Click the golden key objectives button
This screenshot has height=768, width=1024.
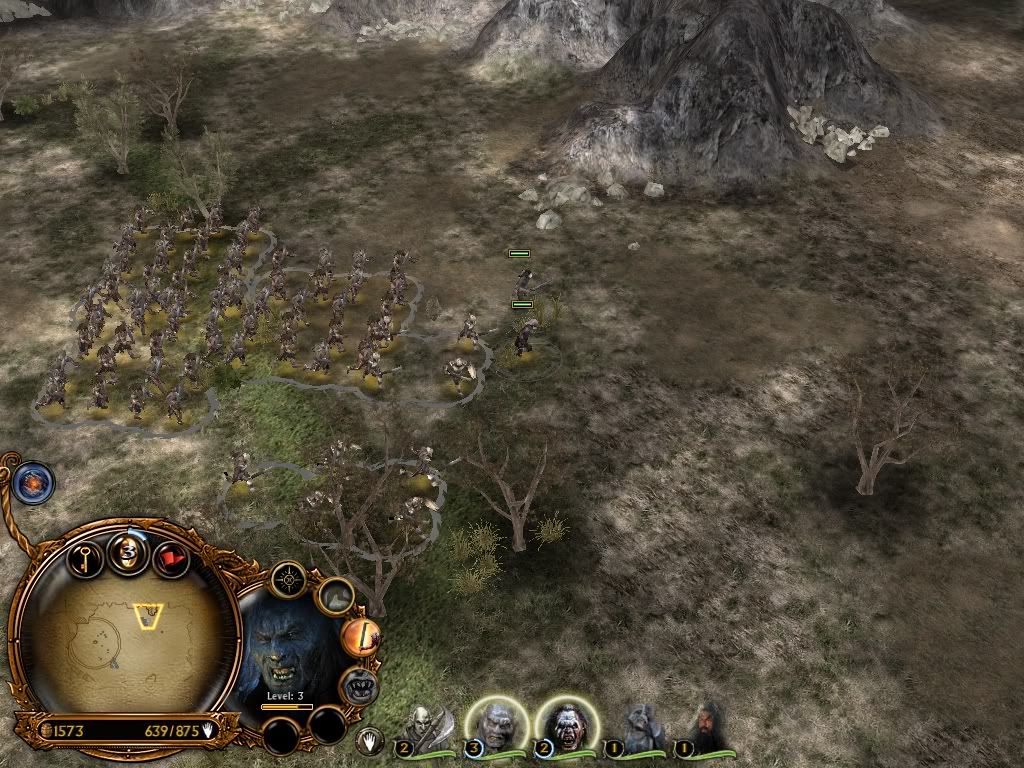pos(86,555)
